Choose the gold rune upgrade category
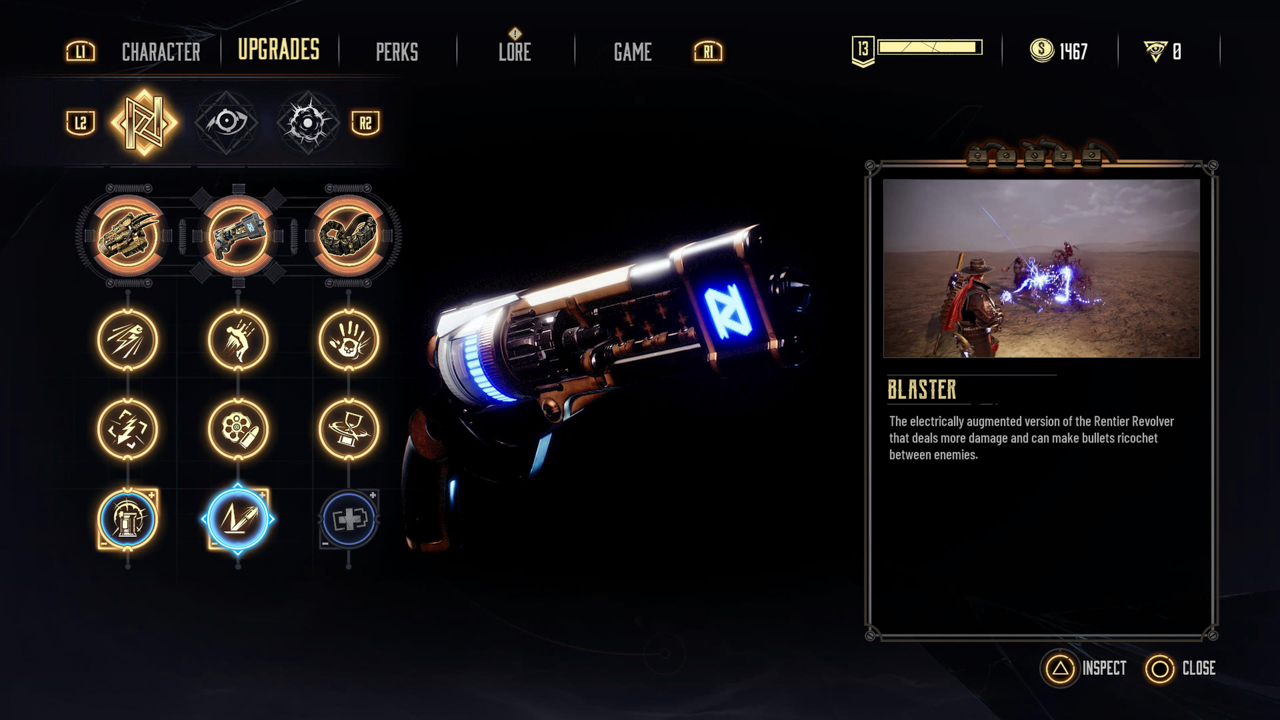1280x720 pixels. click(144, 123)
